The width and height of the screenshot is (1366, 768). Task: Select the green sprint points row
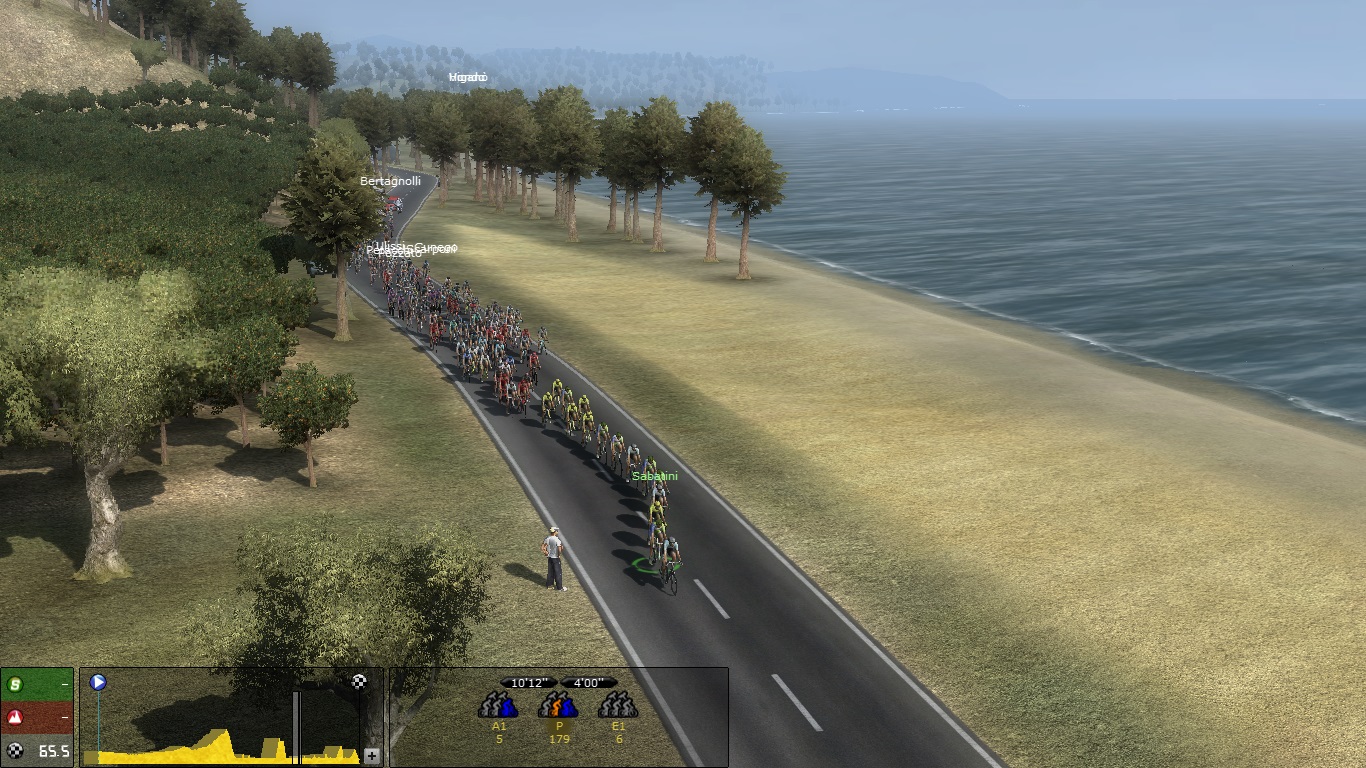[x=37, y=685]
